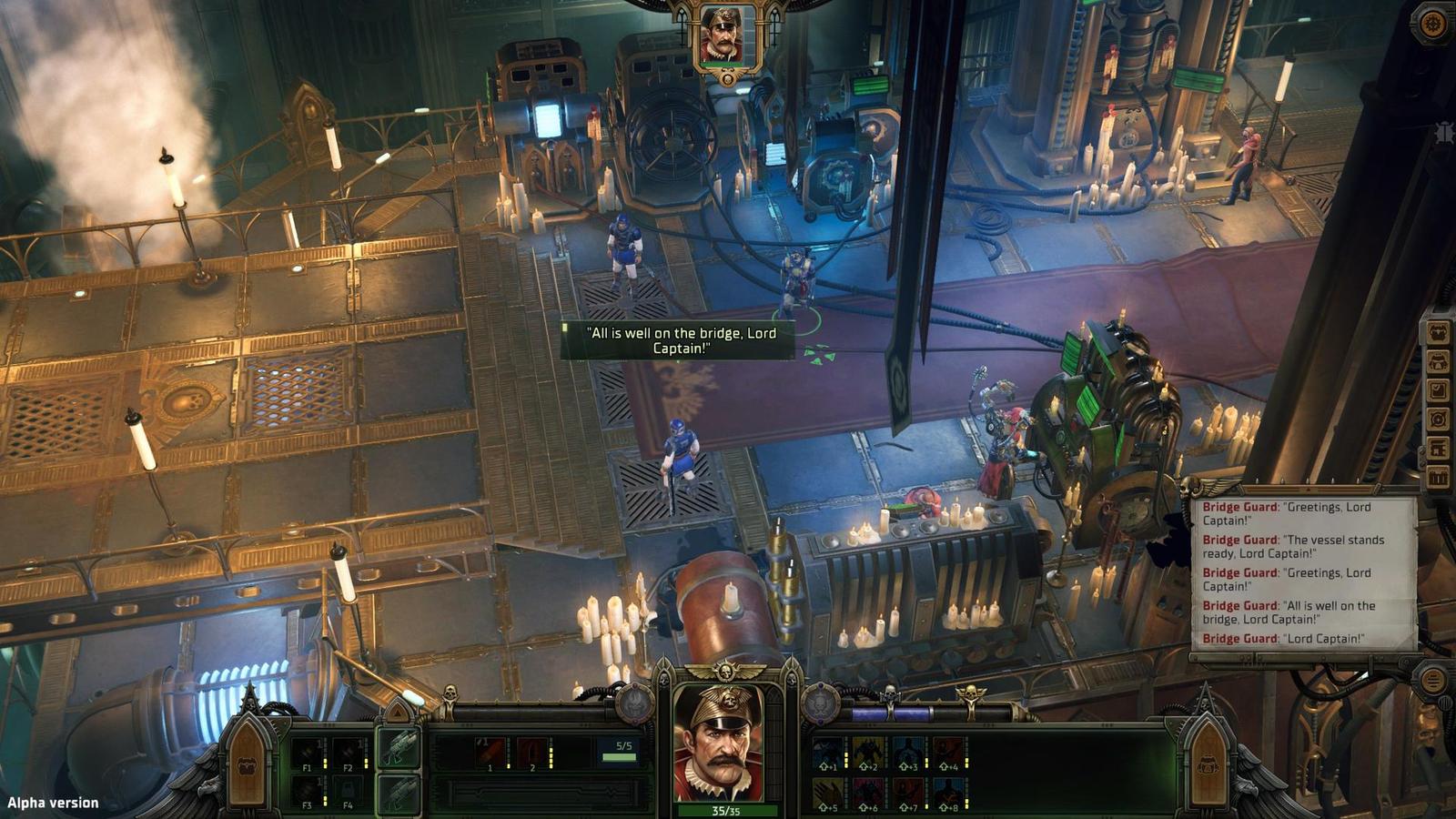Click the left arched panel button on action bar
Image resolution: width=1456 pixels, height=819 pixels.
click(x=247, y=763)
